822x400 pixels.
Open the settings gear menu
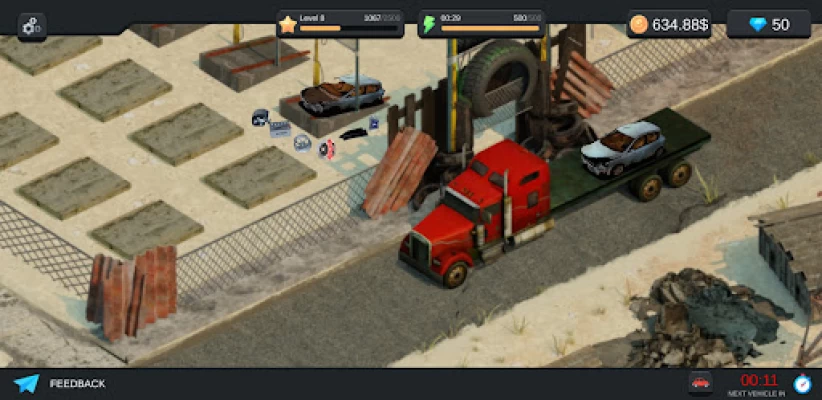(x=31, y=26)
